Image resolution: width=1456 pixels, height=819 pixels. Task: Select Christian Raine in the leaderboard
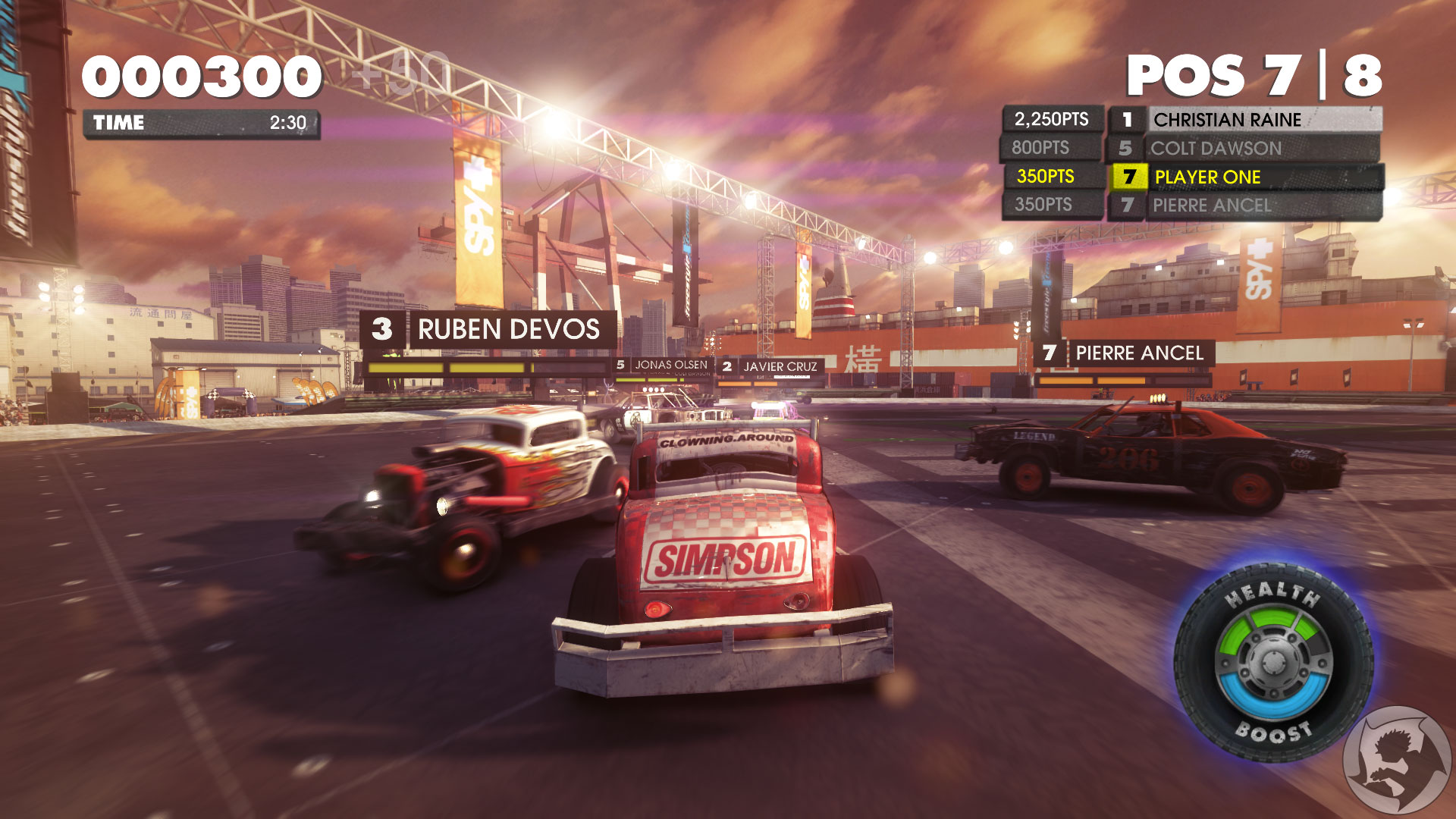(1227, 120)
